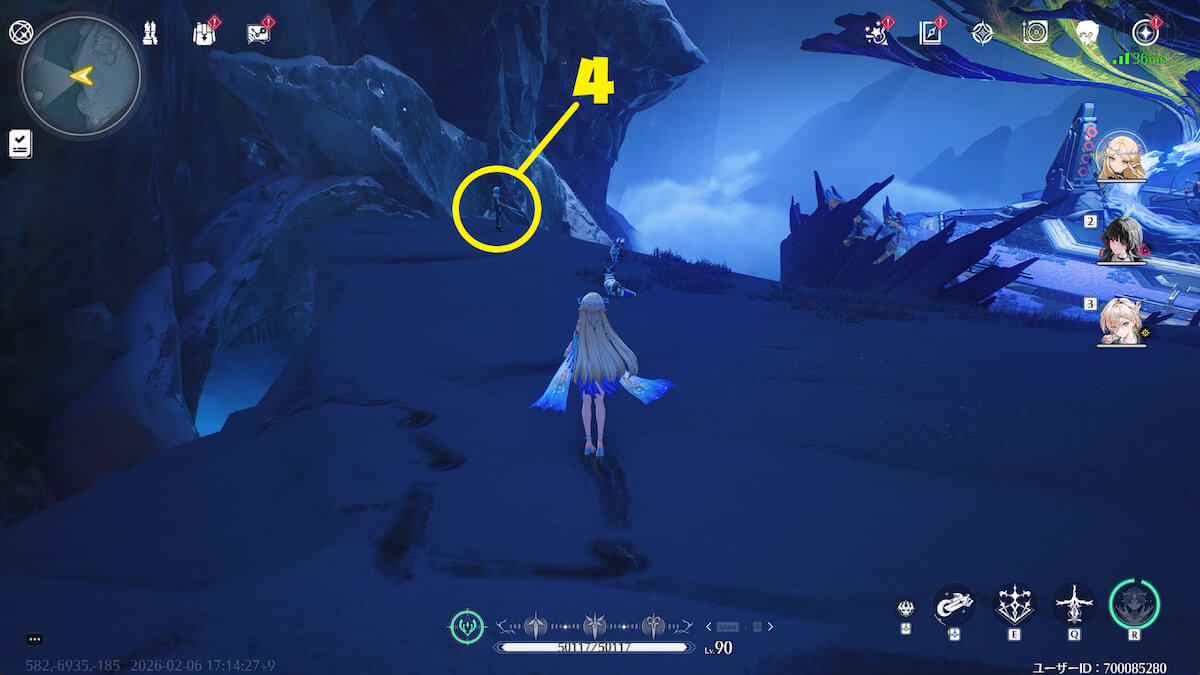Click the white leaf-shaped icon
Image resolution: width=1200 pixels, height=675 pixels.
coord(1088,33)
